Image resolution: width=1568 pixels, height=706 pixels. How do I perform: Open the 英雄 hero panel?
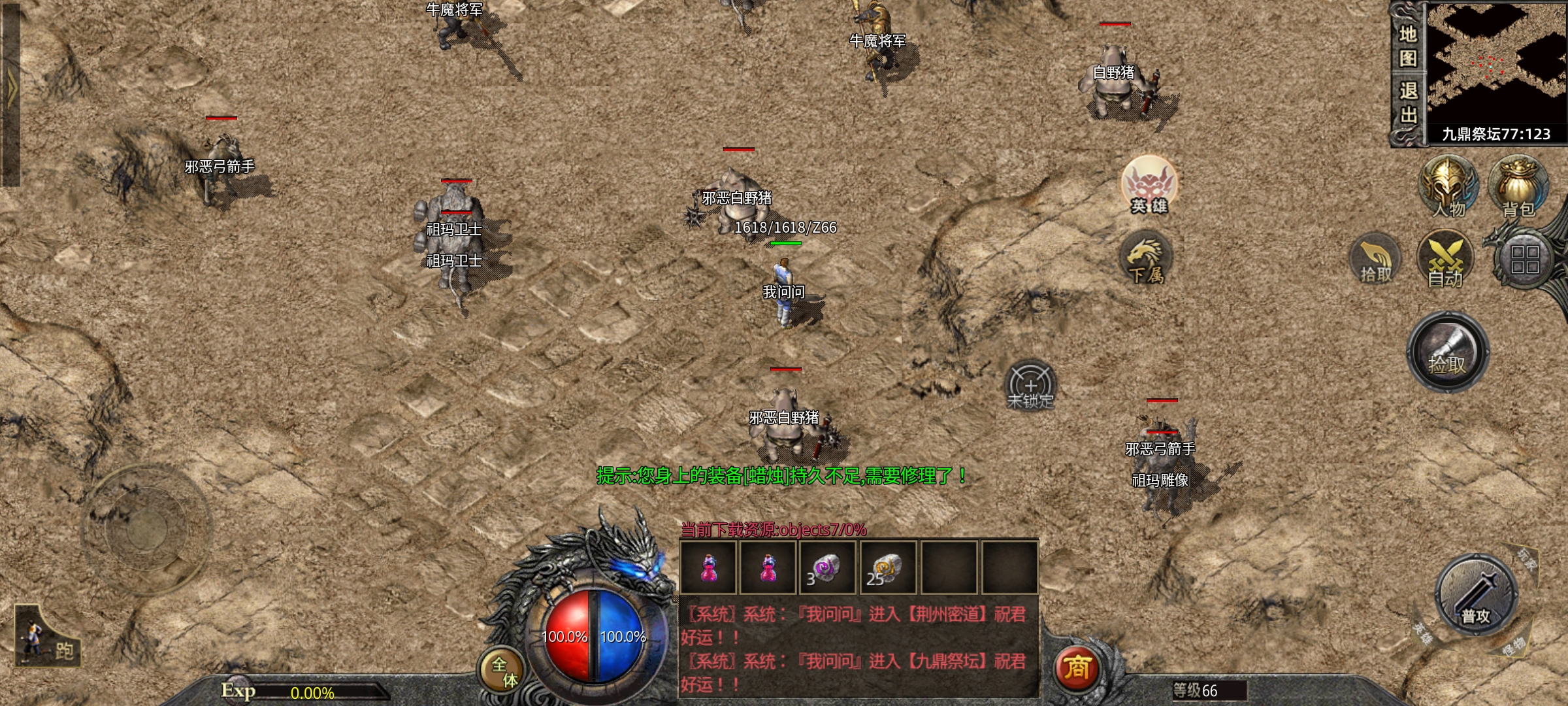1149,186
